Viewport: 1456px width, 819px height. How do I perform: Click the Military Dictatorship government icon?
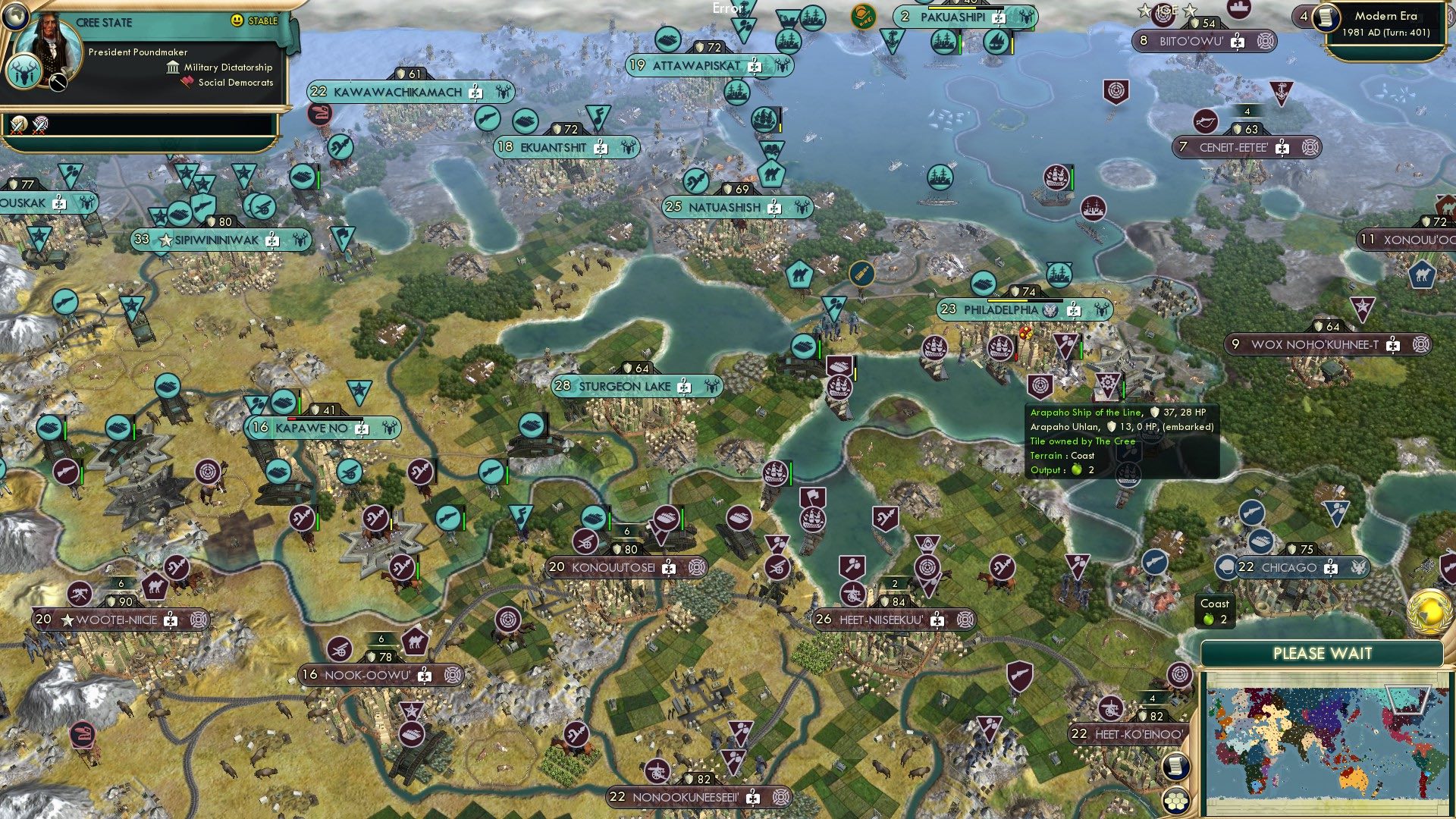click(x=173, y=67)
